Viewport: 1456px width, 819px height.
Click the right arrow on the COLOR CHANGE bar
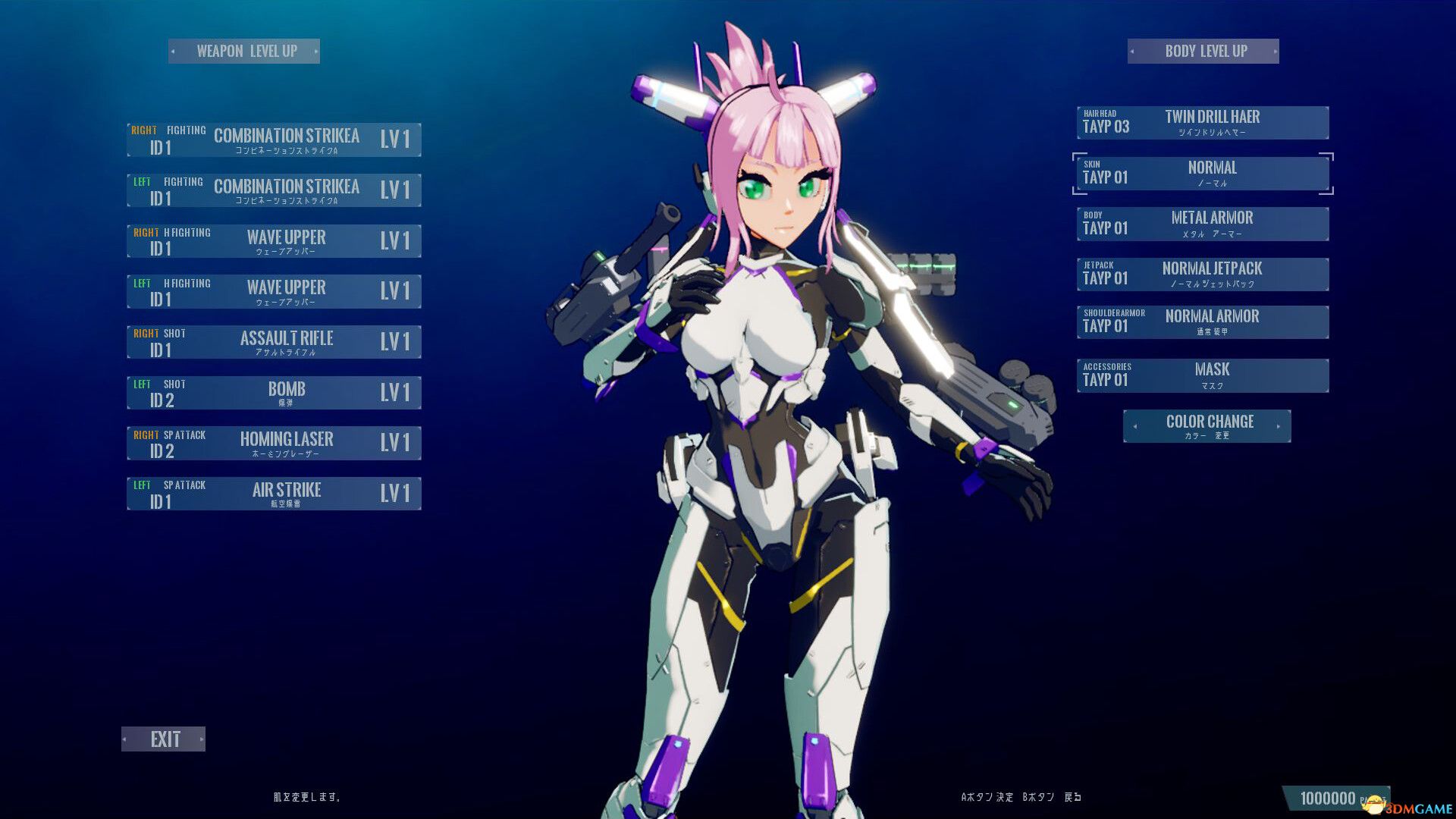(x=1280, y=426)
